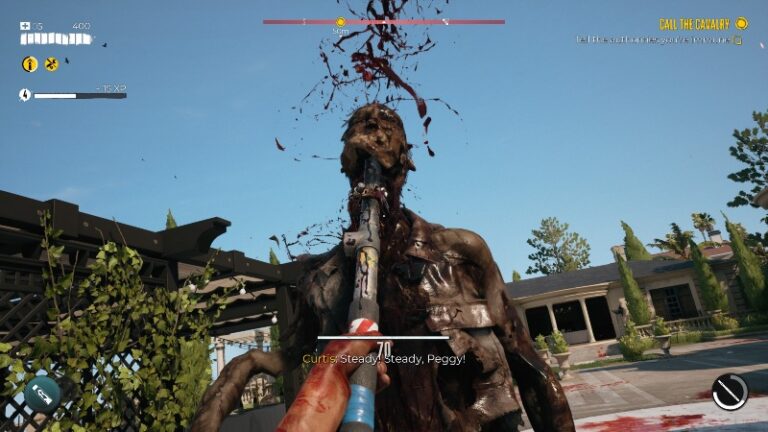Screen dimensions: 768x432
Task: Click the objective checkbox under Call the Cavalry
Action: click(x=738, y=41)
